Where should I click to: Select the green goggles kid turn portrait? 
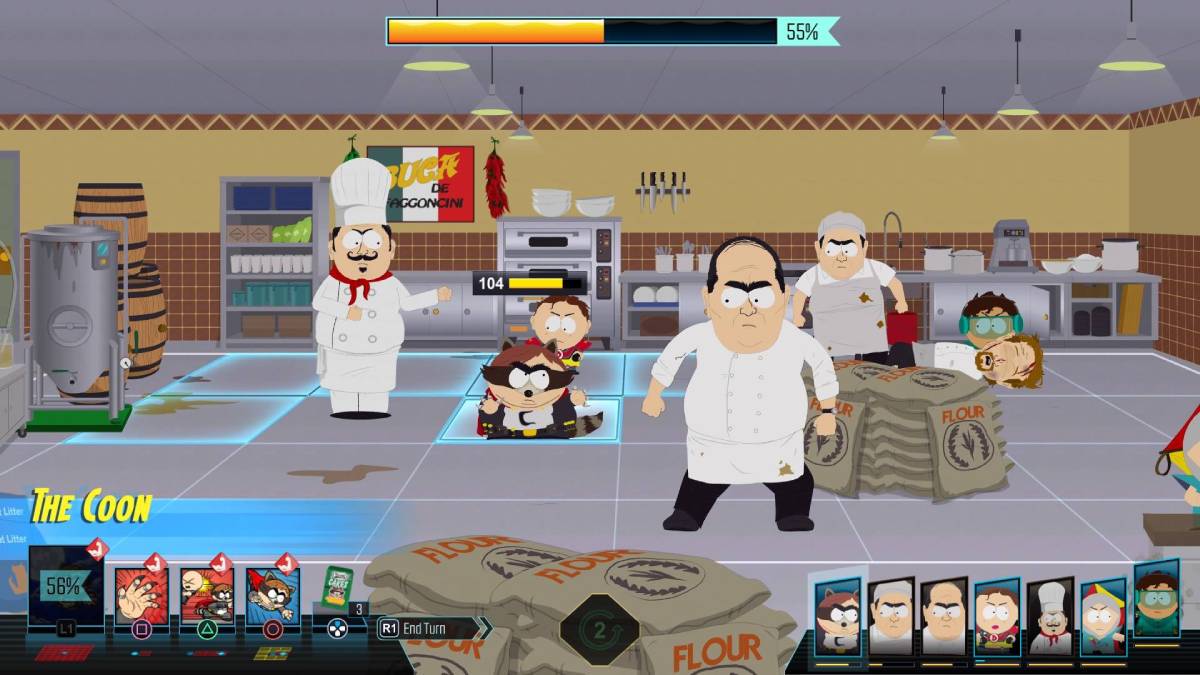coord(1156,598)
